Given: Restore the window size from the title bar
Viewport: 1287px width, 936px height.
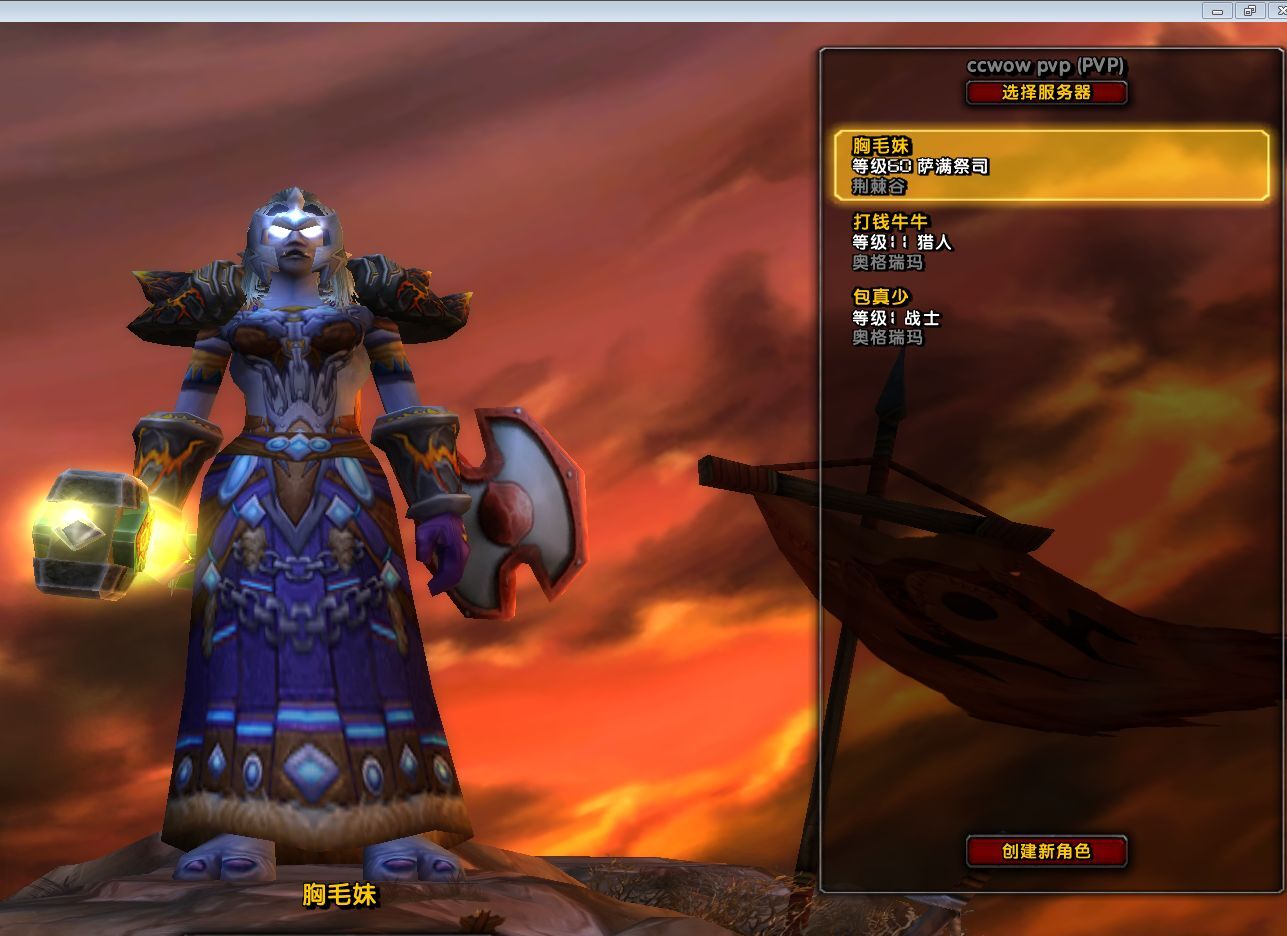Looking at the screenshot, I should (1249, 11).
